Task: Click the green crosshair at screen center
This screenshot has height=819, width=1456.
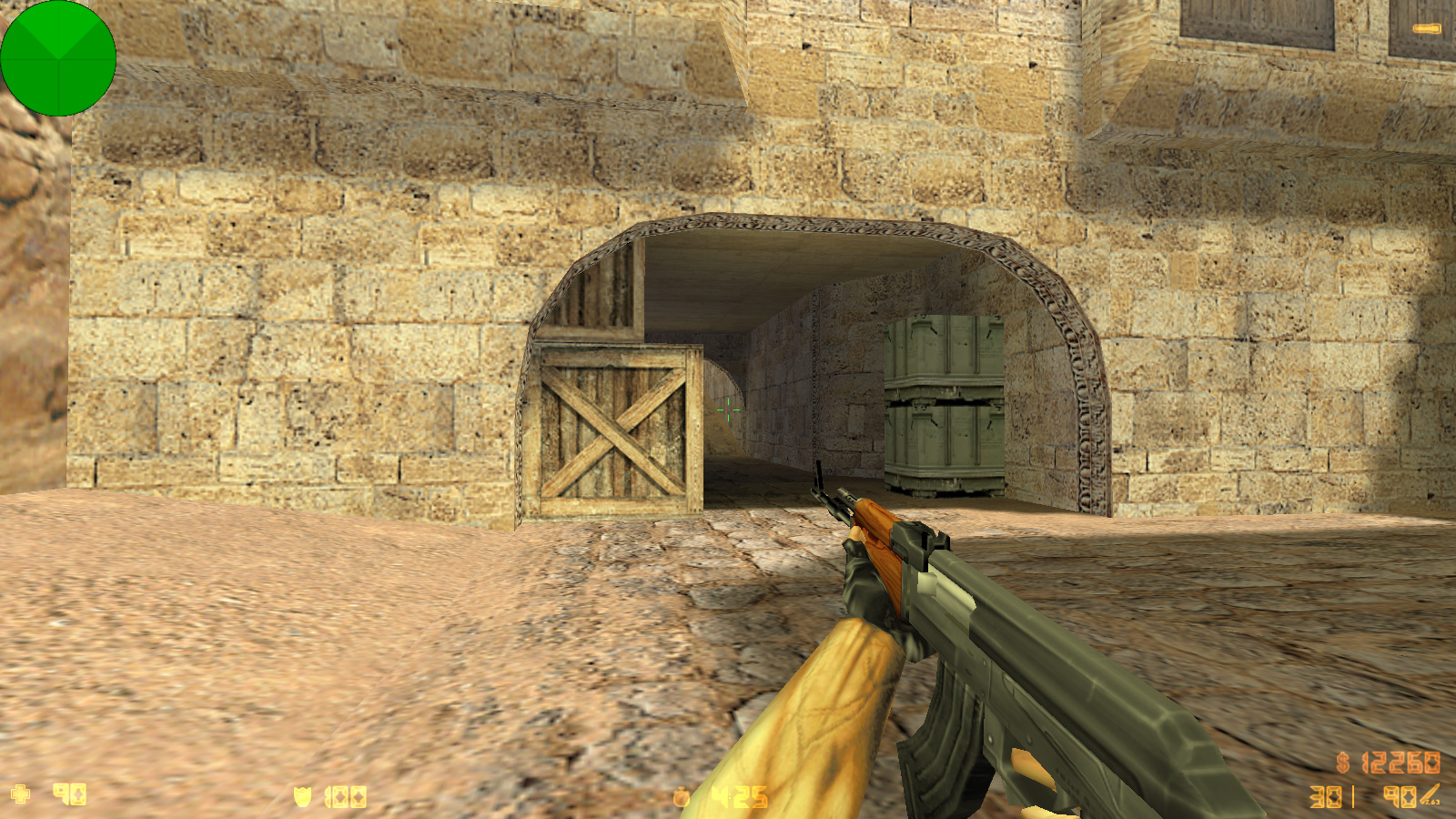Action: click(x=729, y=409)
